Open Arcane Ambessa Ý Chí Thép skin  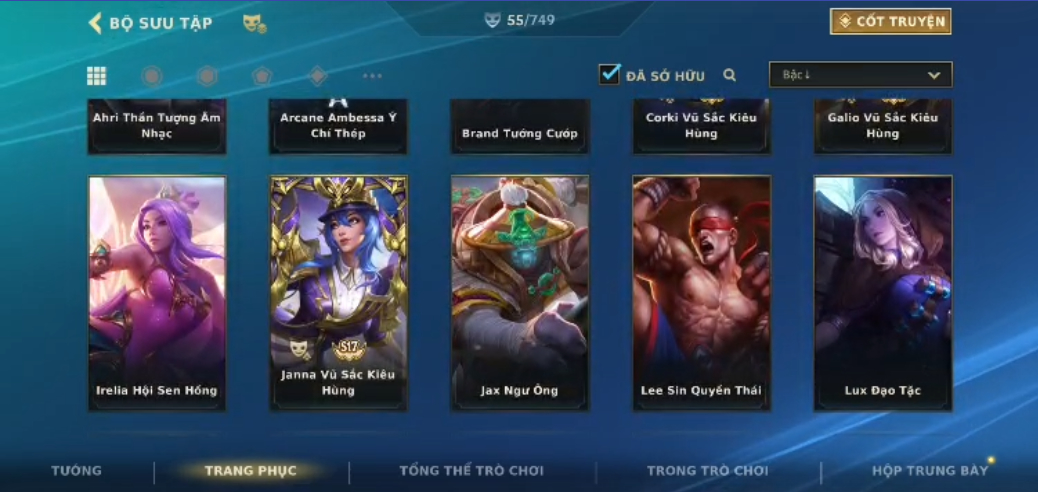pos(338,126)
